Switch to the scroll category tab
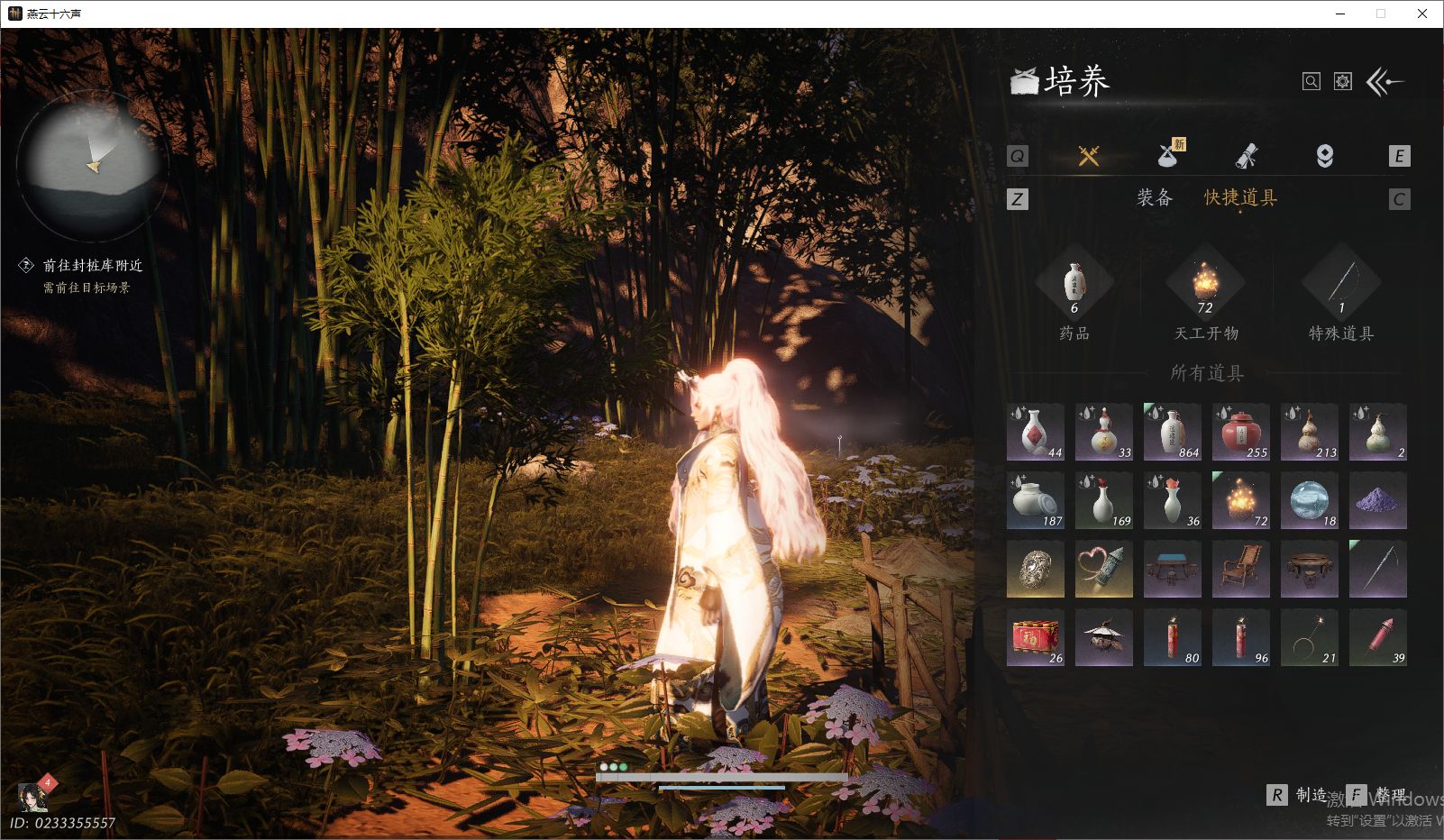 [x=1246, y=156]
